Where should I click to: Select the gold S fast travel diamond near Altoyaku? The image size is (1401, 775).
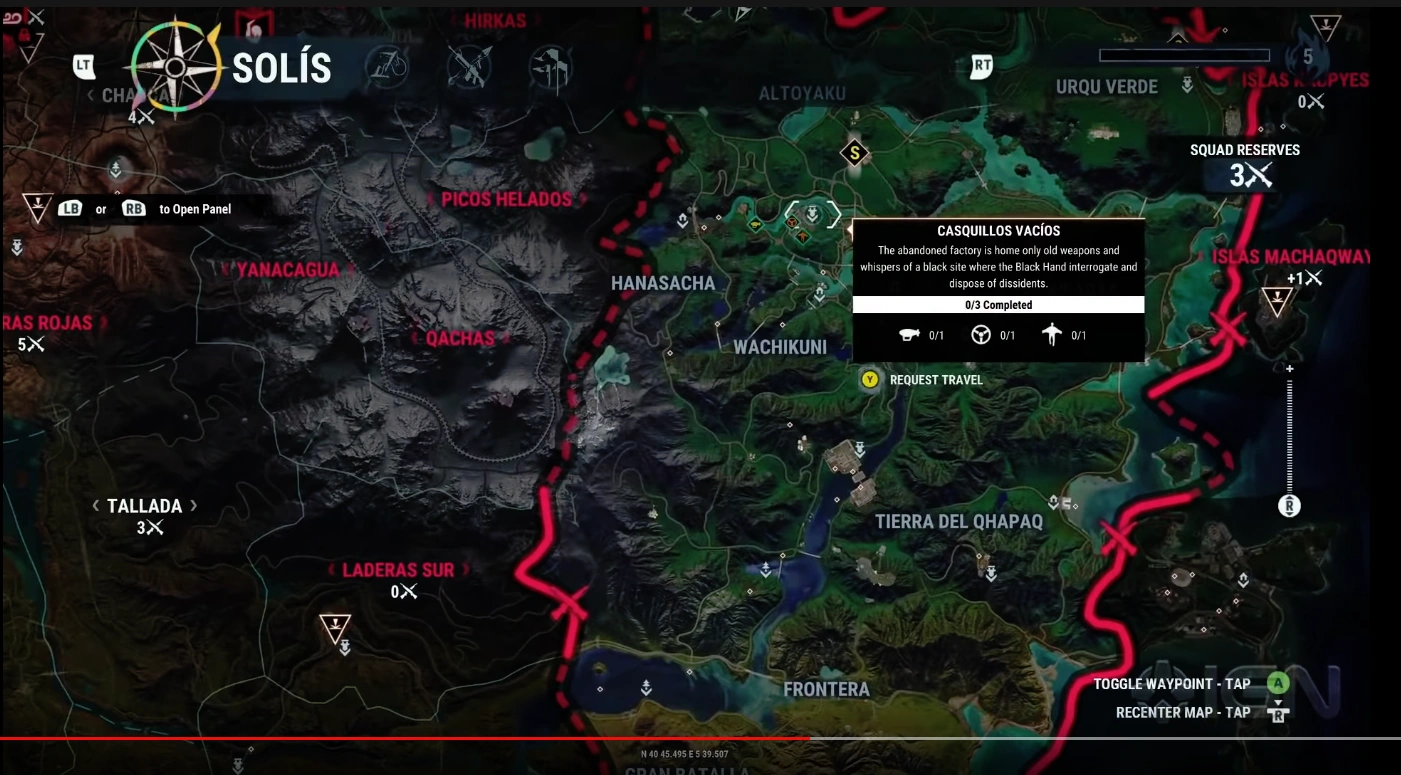[x=854, y=154]
